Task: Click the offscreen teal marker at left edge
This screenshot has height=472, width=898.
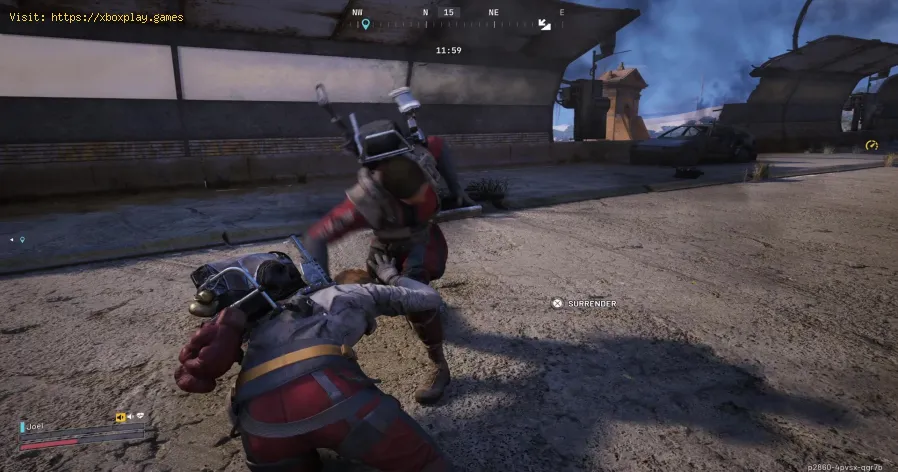Action: coord(21,240)
